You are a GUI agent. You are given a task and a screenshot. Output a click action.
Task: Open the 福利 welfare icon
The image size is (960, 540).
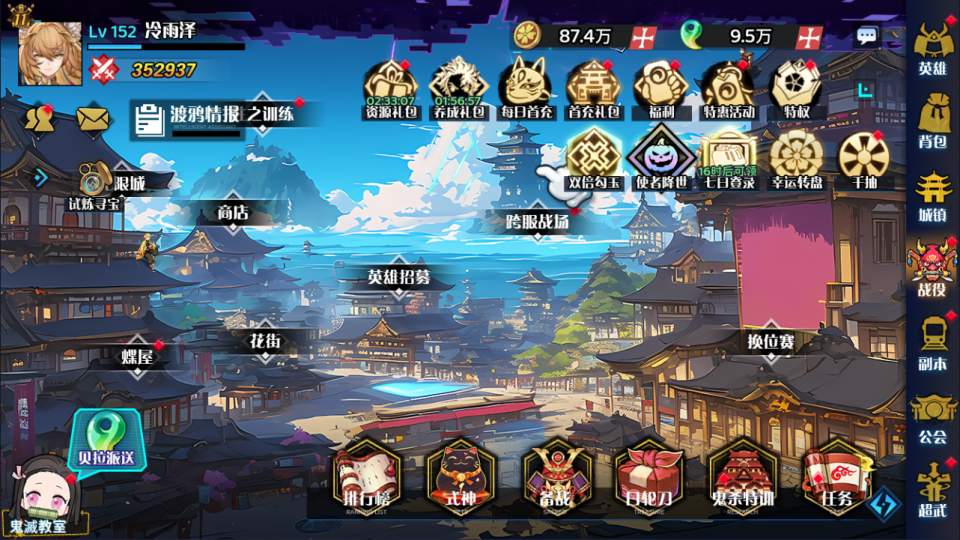point(660,88)
